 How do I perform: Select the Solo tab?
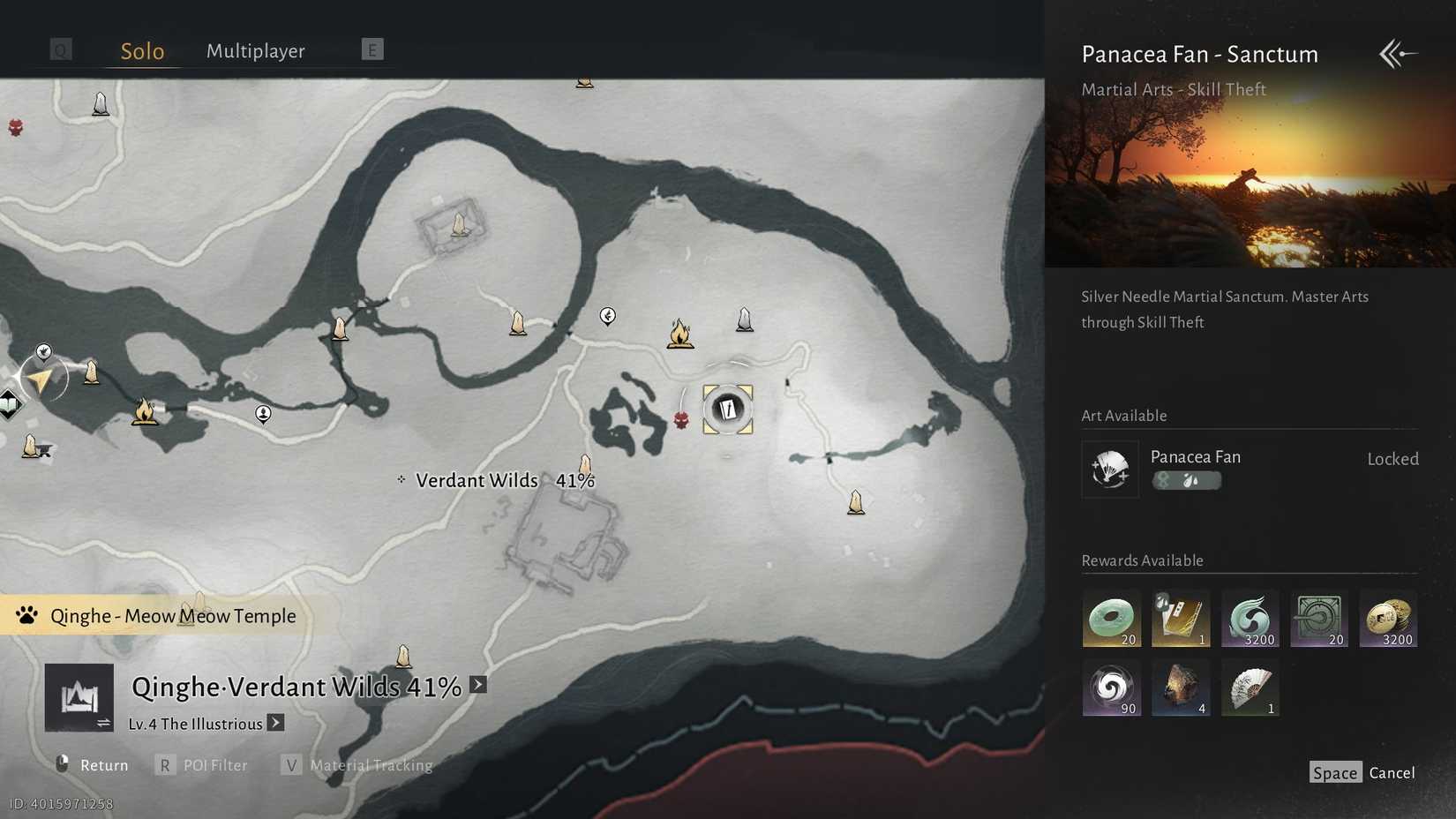coord(141,50)
